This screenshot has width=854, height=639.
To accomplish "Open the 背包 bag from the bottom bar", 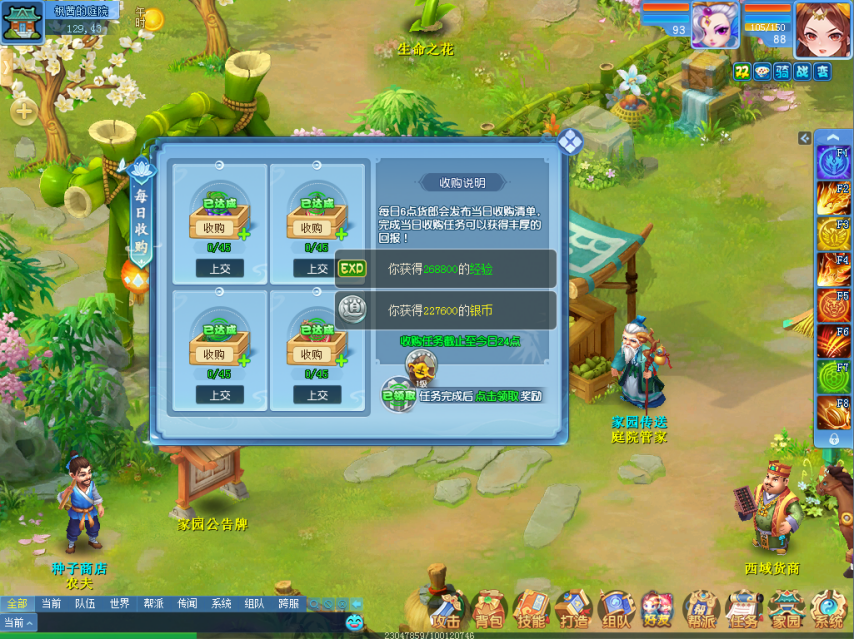I will tap(489, 608).
